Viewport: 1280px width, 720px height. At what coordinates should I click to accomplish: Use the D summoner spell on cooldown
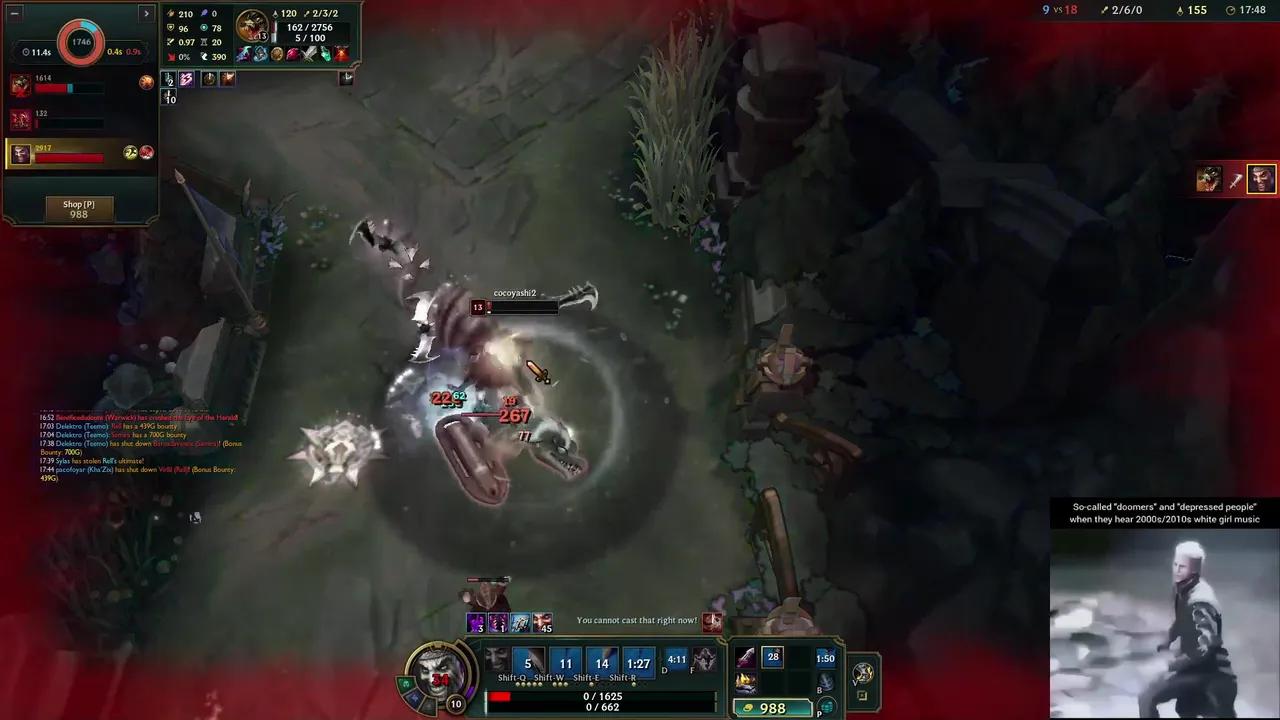pos(676,658)
